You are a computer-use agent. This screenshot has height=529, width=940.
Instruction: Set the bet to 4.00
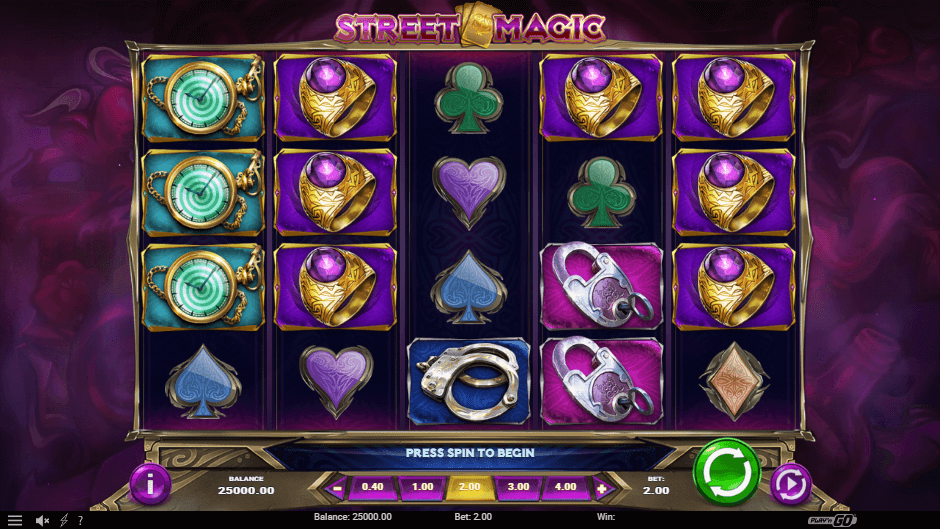[x=565, y=489]
